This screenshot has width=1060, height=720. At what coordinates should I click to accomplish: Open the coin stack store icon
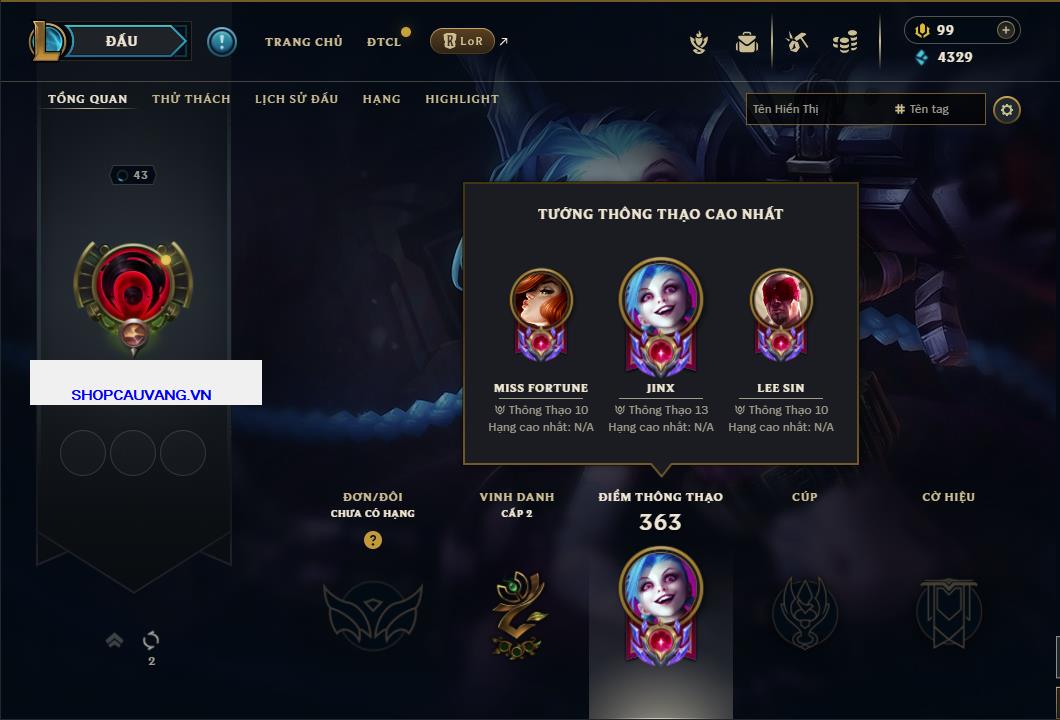click(x=845, y=42)
